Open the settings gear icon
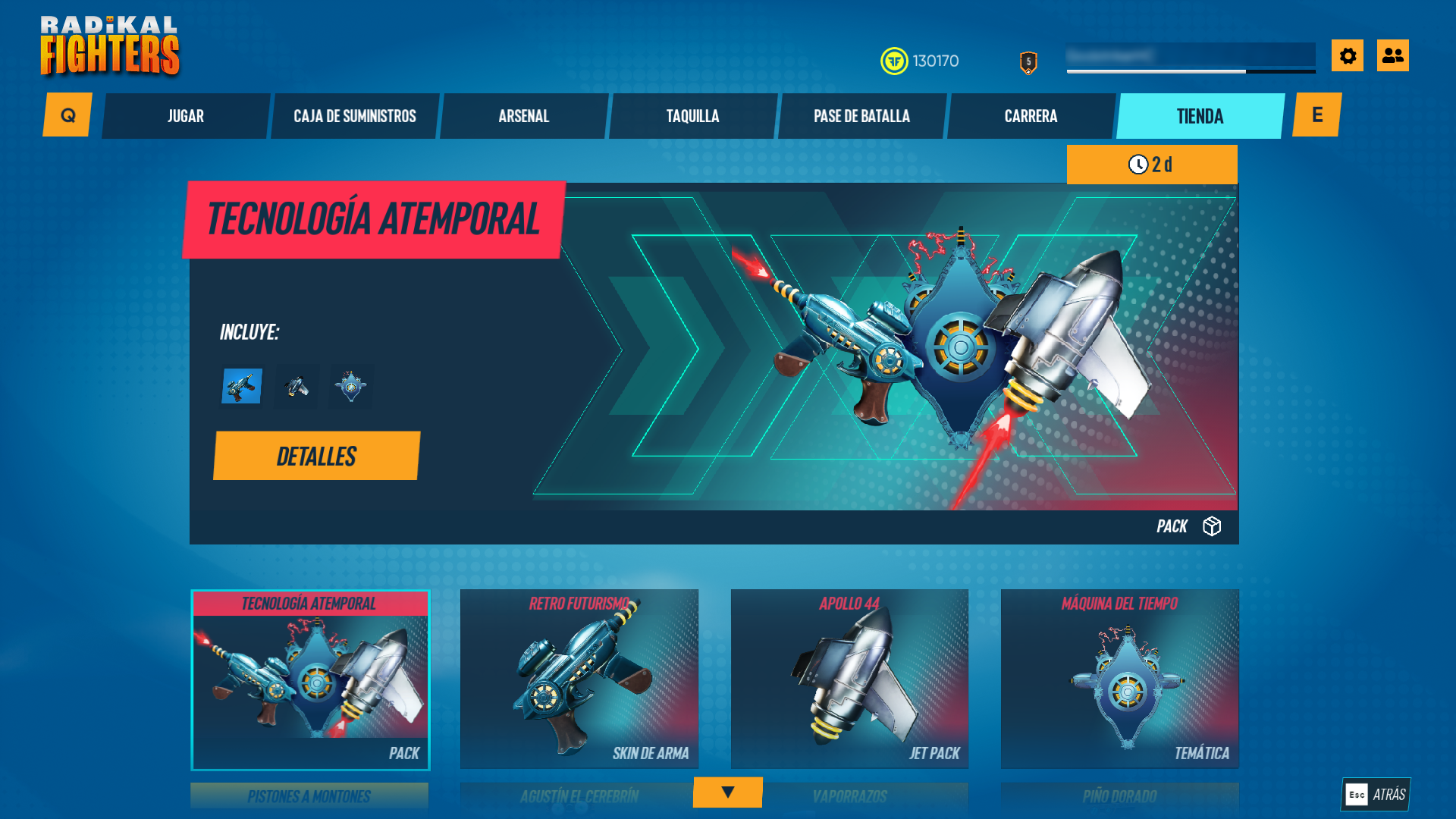The image size is (1456, 819). tap(1348, 55)
